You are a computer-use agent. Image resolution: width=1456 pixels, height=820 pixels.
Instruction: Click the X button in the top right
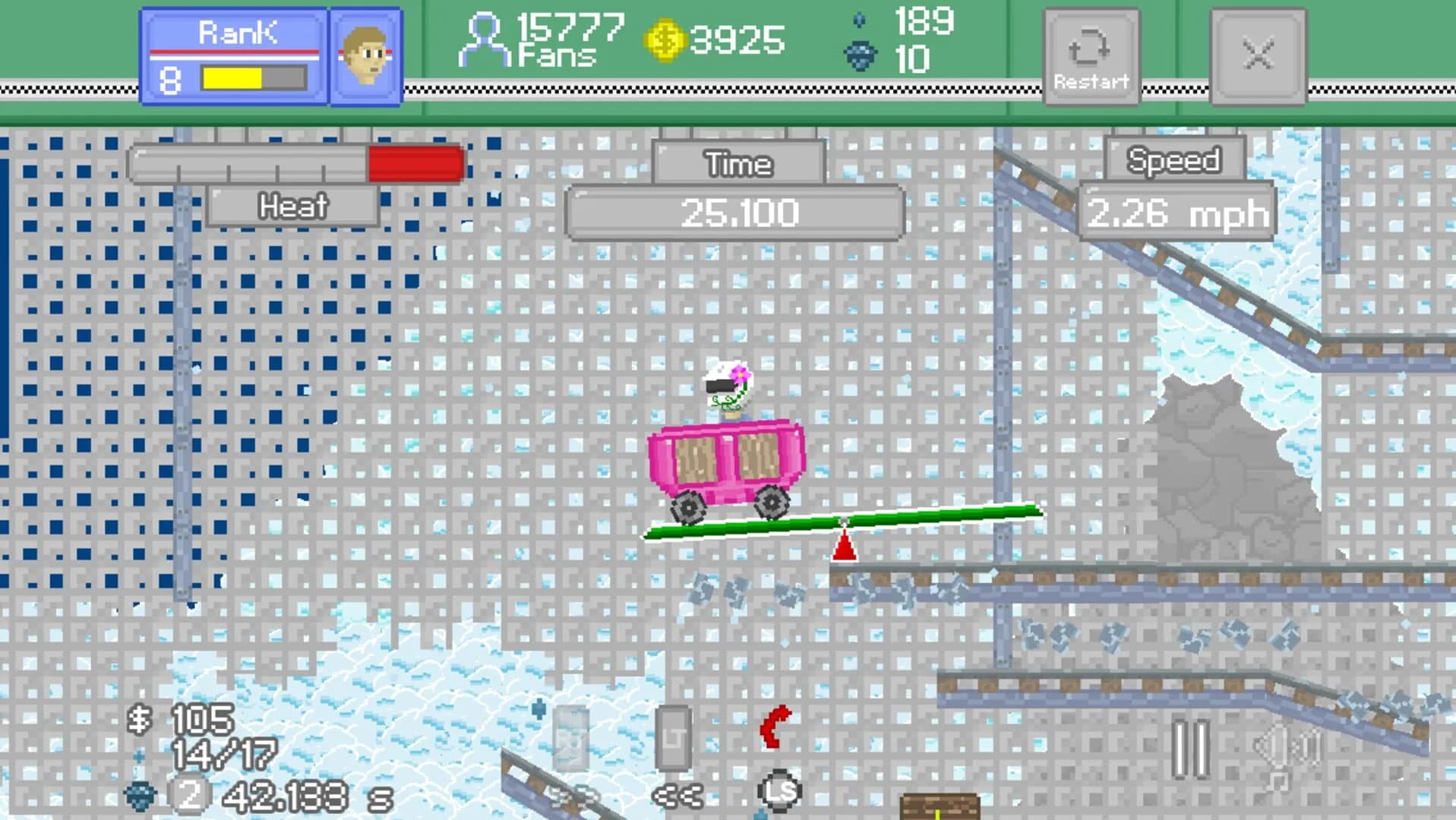pos(1259,55)
